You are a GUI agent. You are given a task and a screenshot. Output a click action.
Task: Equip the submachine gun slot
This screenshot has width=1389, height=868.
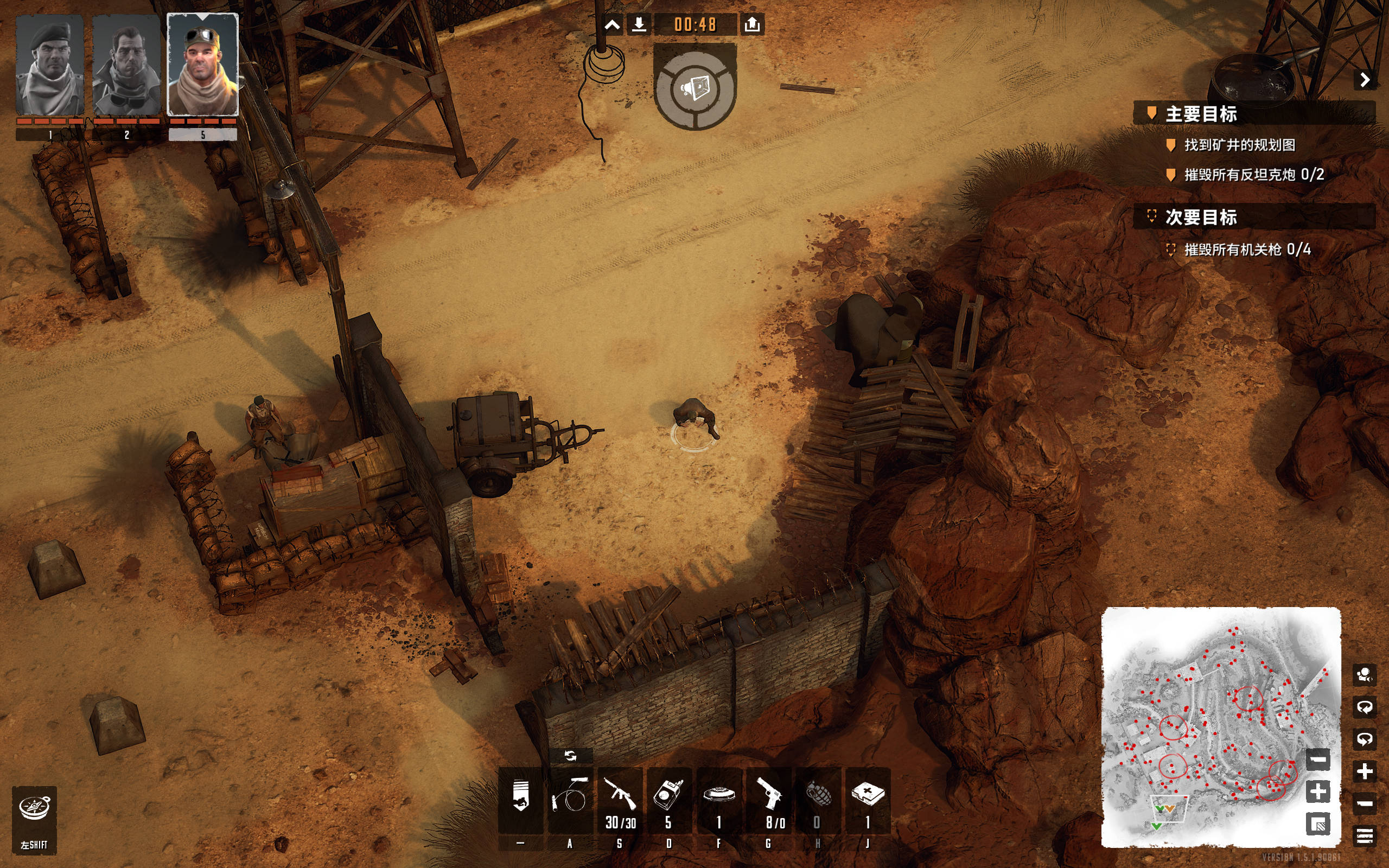click(620, 800)
